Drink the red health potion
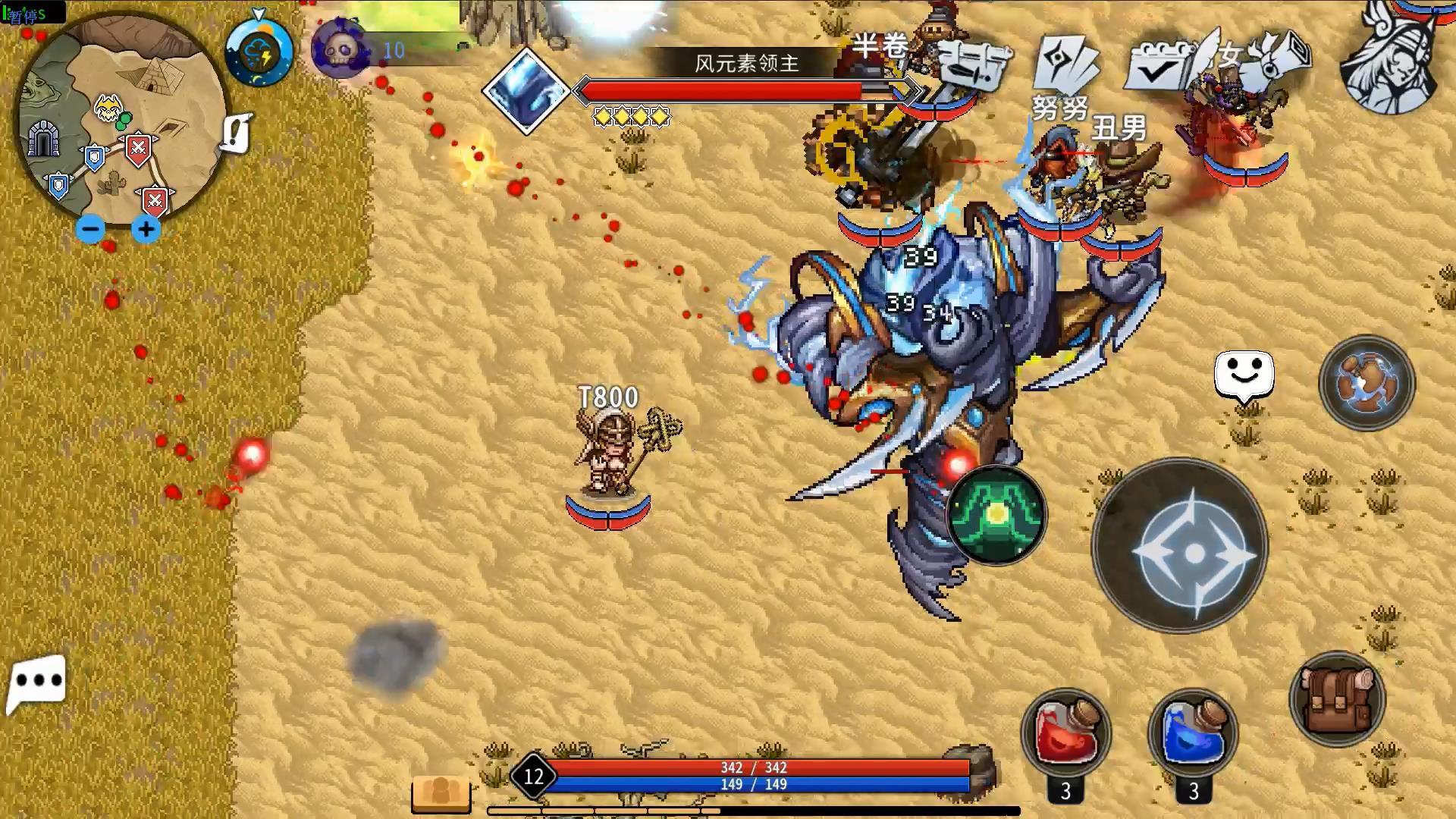This screenshot has width=1456, height=819. [x=1065, y=730]
